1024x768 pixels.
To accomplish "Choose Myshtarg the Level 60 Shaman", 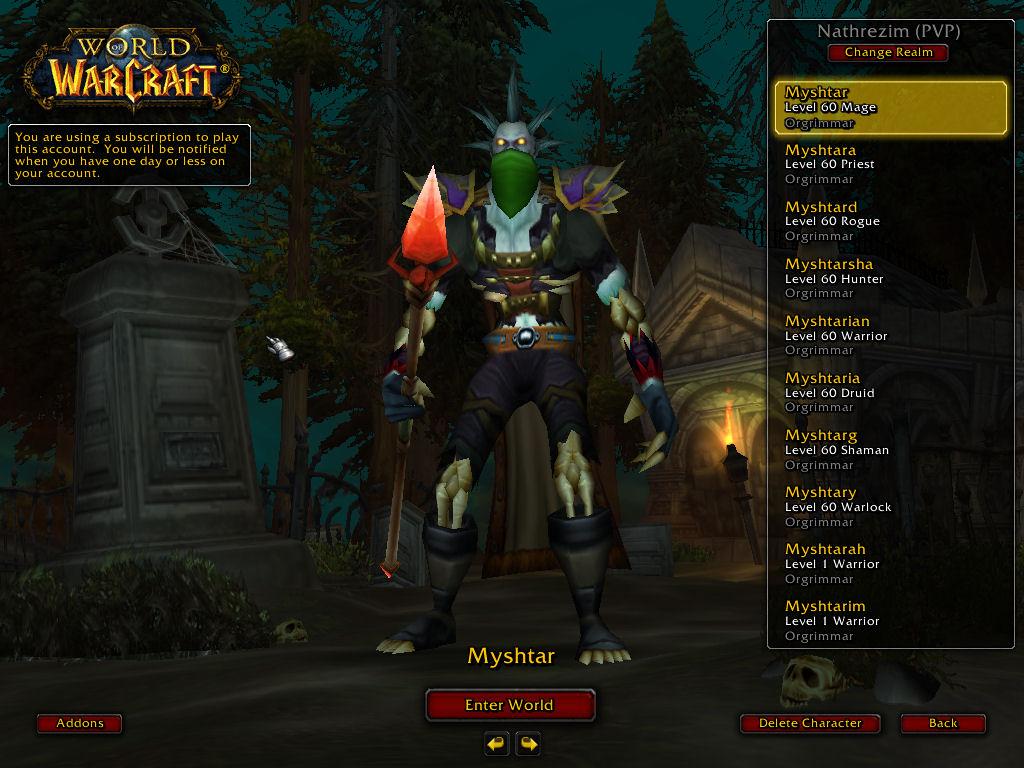I will (x=890, y=450).
